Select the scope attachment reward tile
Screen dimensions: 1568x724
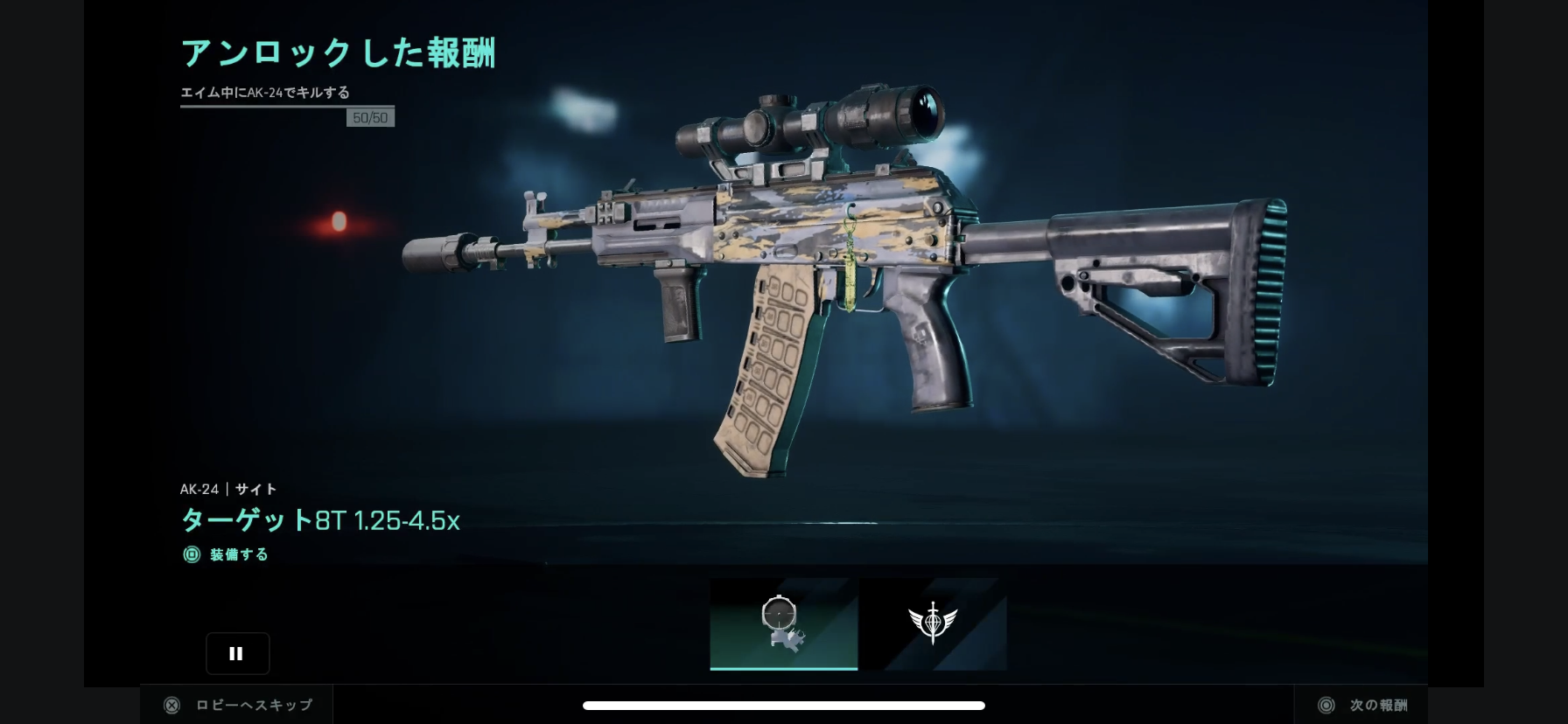[x=783, y=623]
